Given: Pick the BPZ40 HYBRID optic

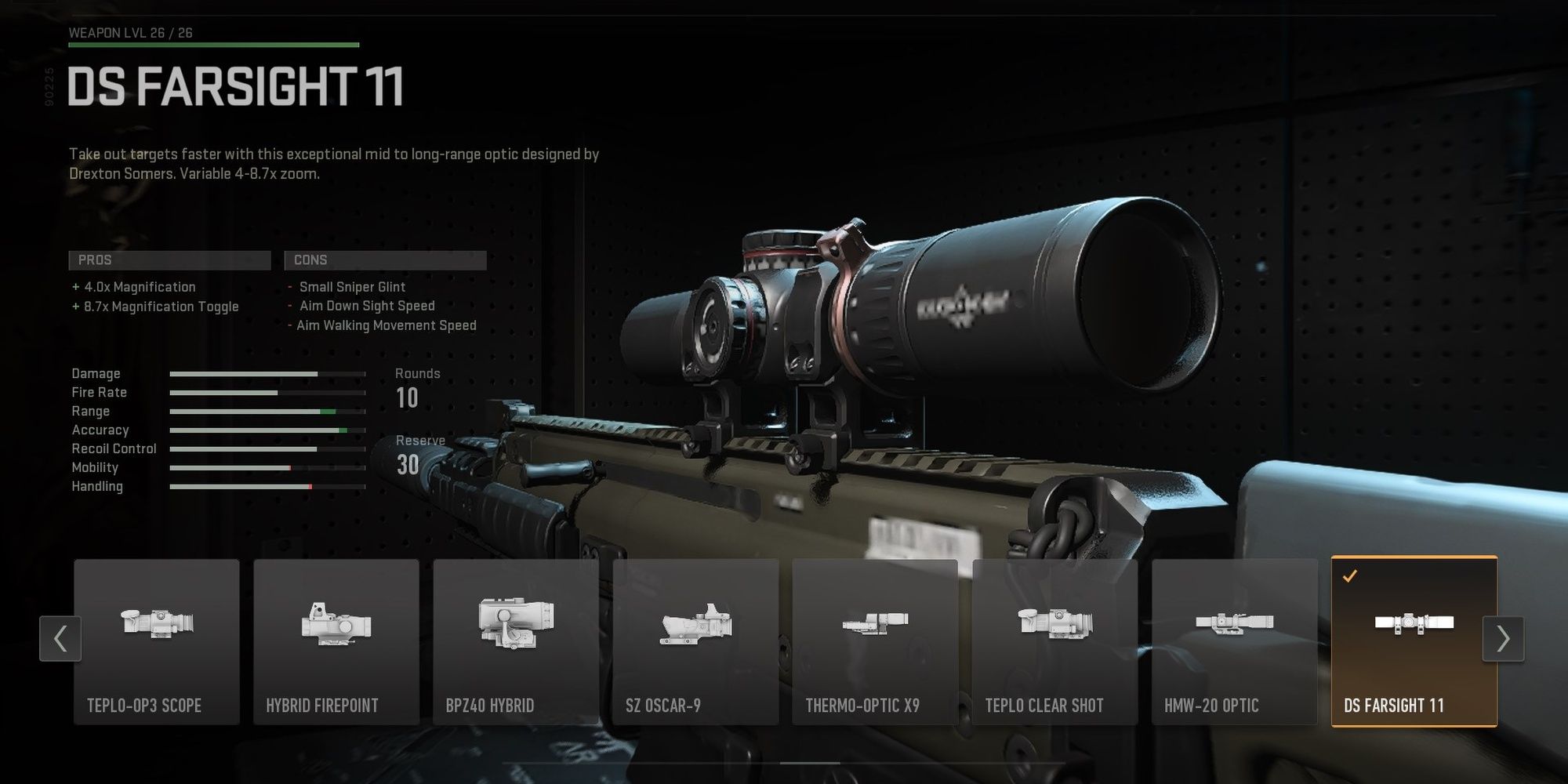Looking at the screenshot, I should point(516,641).
